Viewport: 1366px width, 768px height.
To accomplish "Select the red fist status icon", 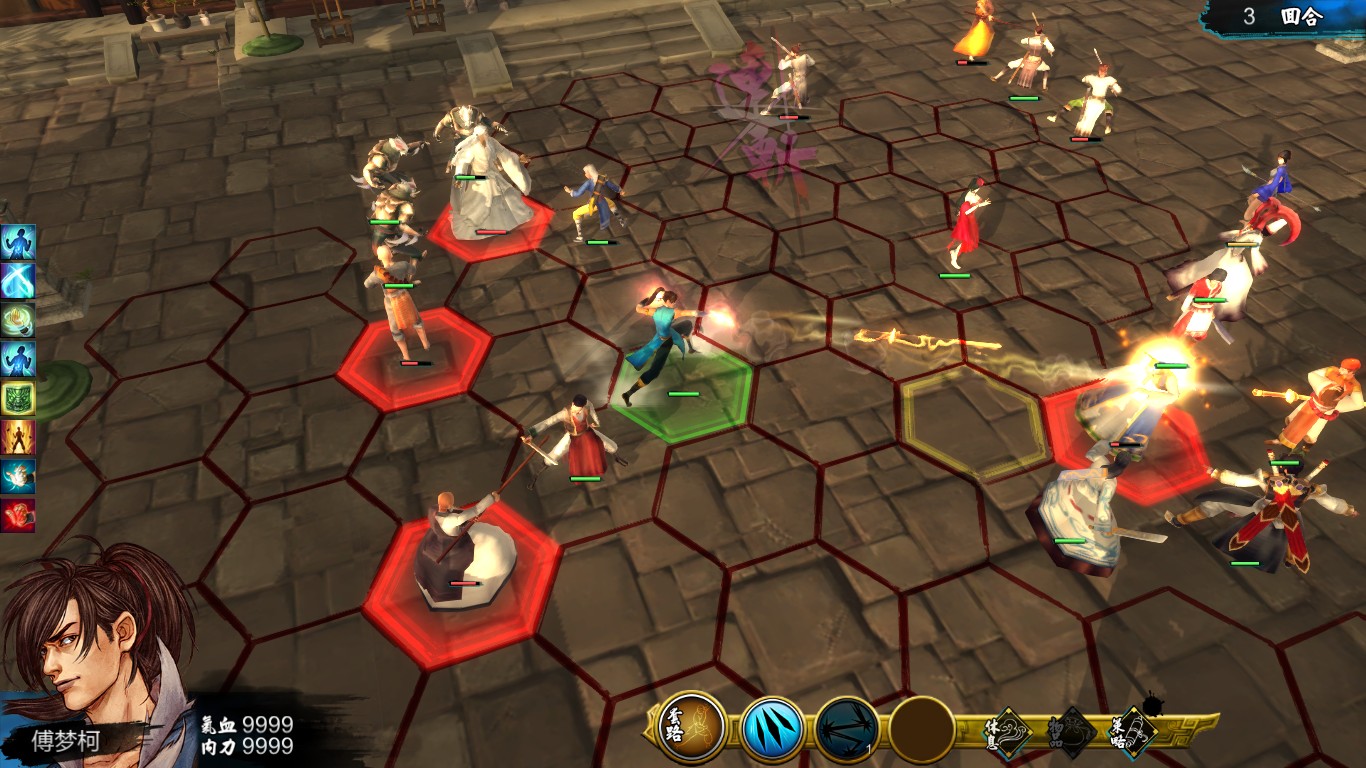I will 18,515.
